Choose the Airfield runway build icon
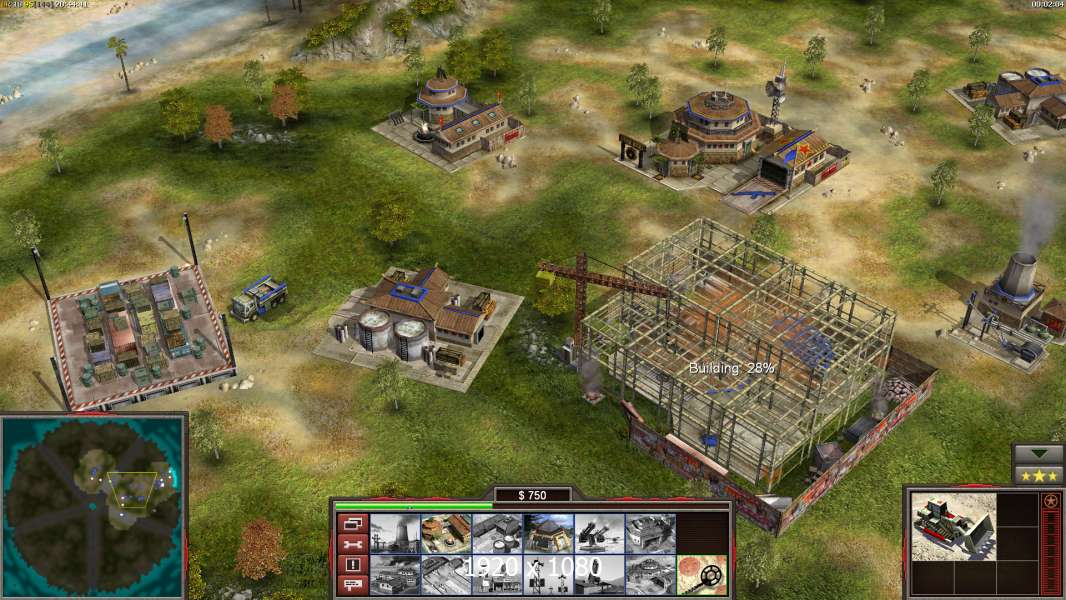1066x600 pixels. pyautogui.click(x=446, y=574)
